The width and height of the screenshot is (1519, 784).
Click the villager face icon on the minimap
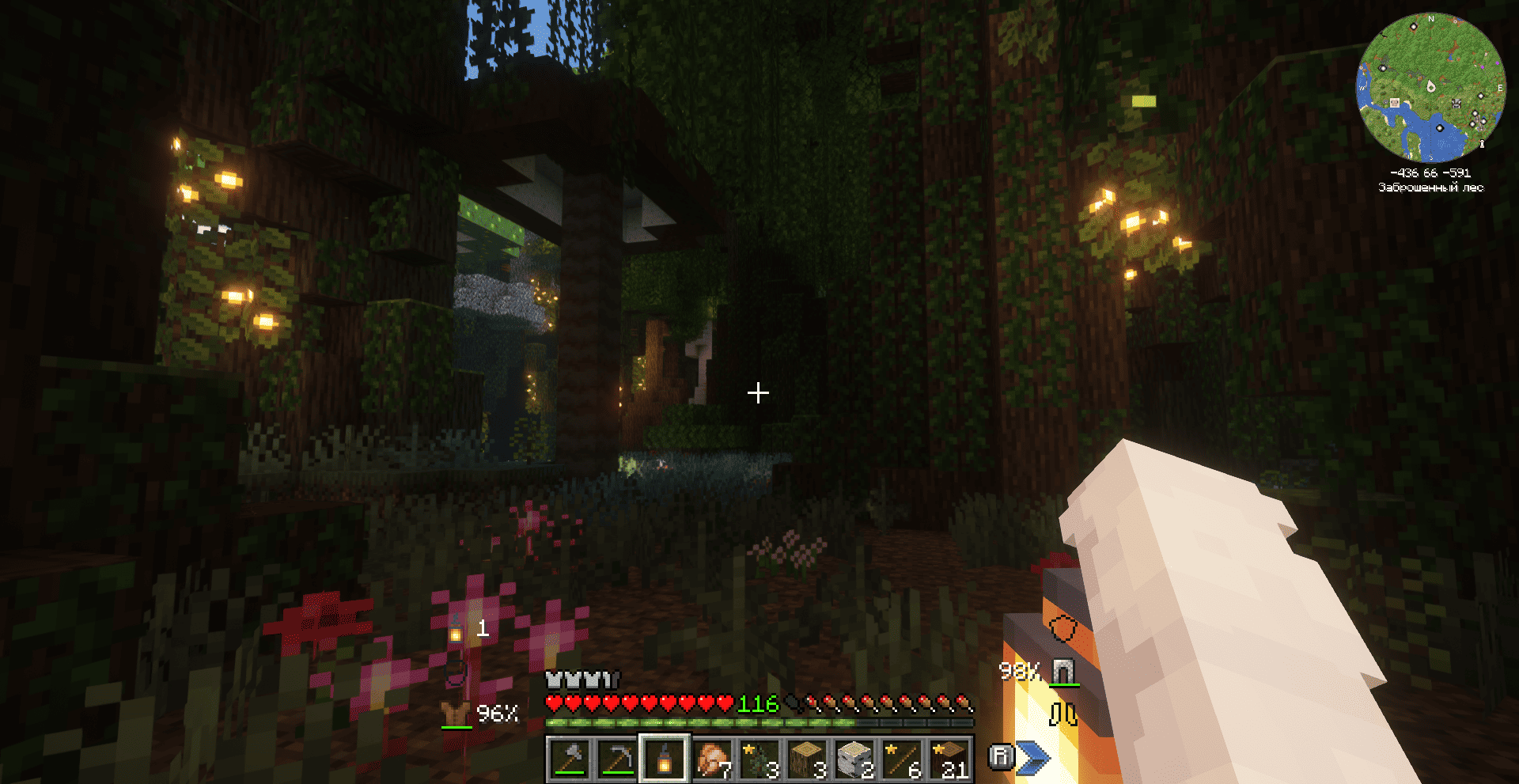pyautogui.click(x=1395, y=103)
